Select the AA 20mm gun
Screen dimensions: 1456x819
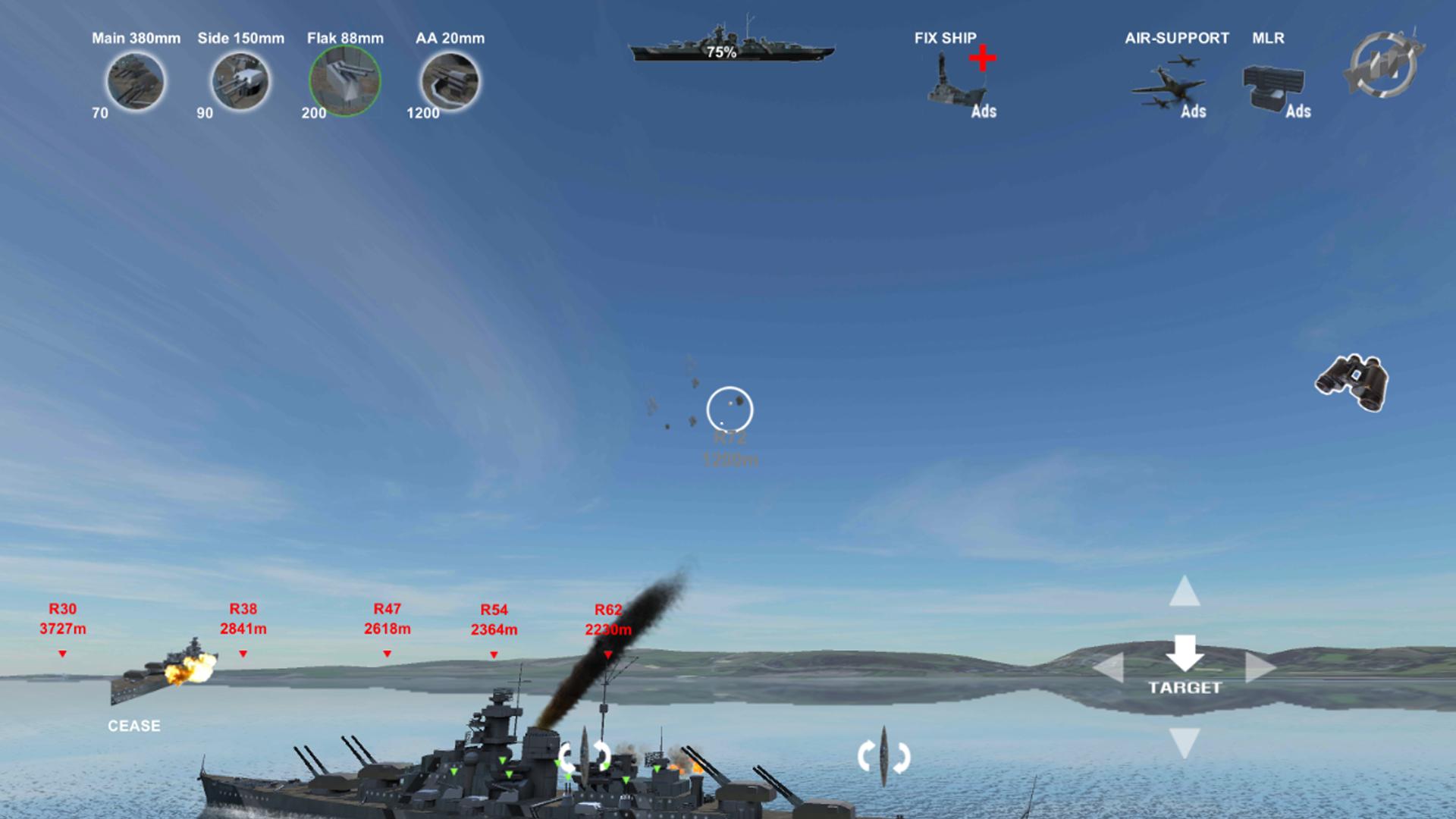coord(450,81)
